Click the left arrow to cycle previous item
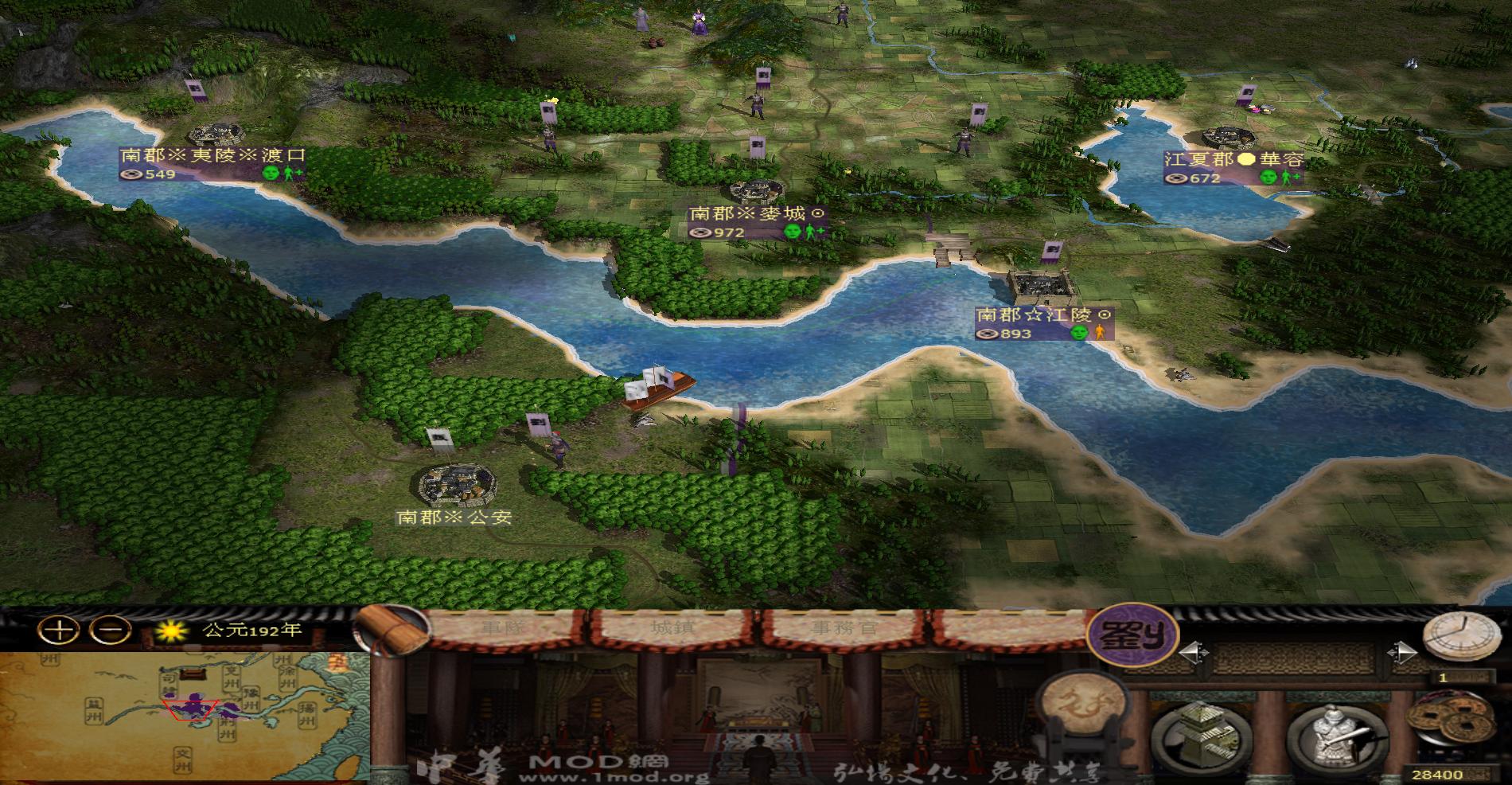1512x785 pixels. (x=1194, y=651)
